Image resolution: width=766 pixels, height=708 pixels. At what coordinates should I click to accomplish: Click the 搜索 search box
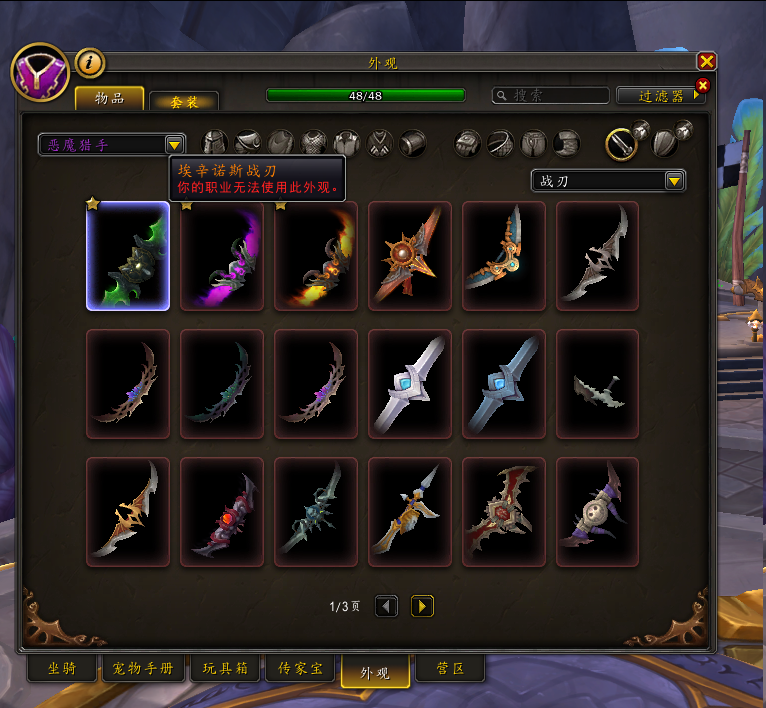click(x=552, y=96)
